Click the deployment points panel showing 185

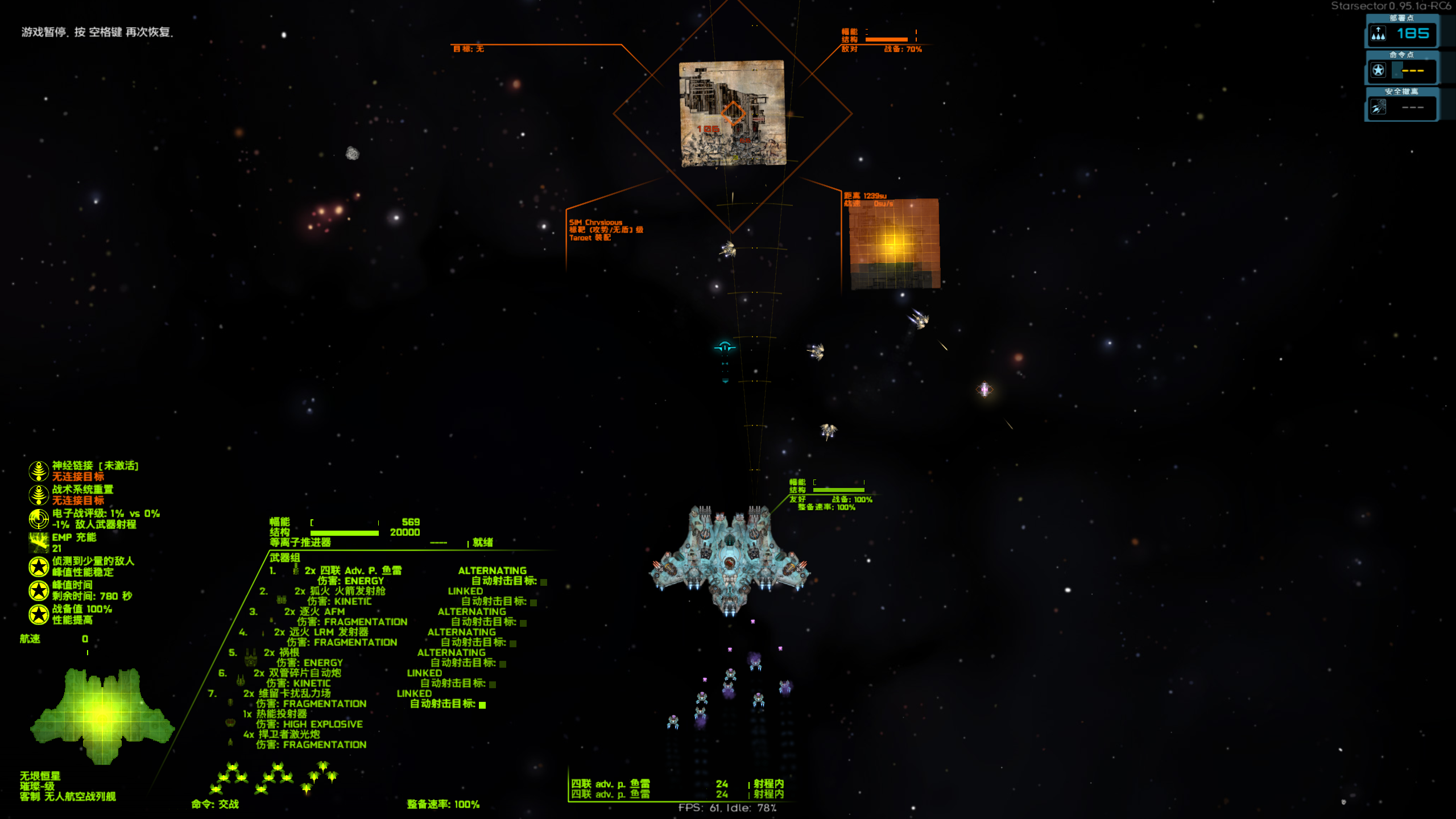[1402, 34]
